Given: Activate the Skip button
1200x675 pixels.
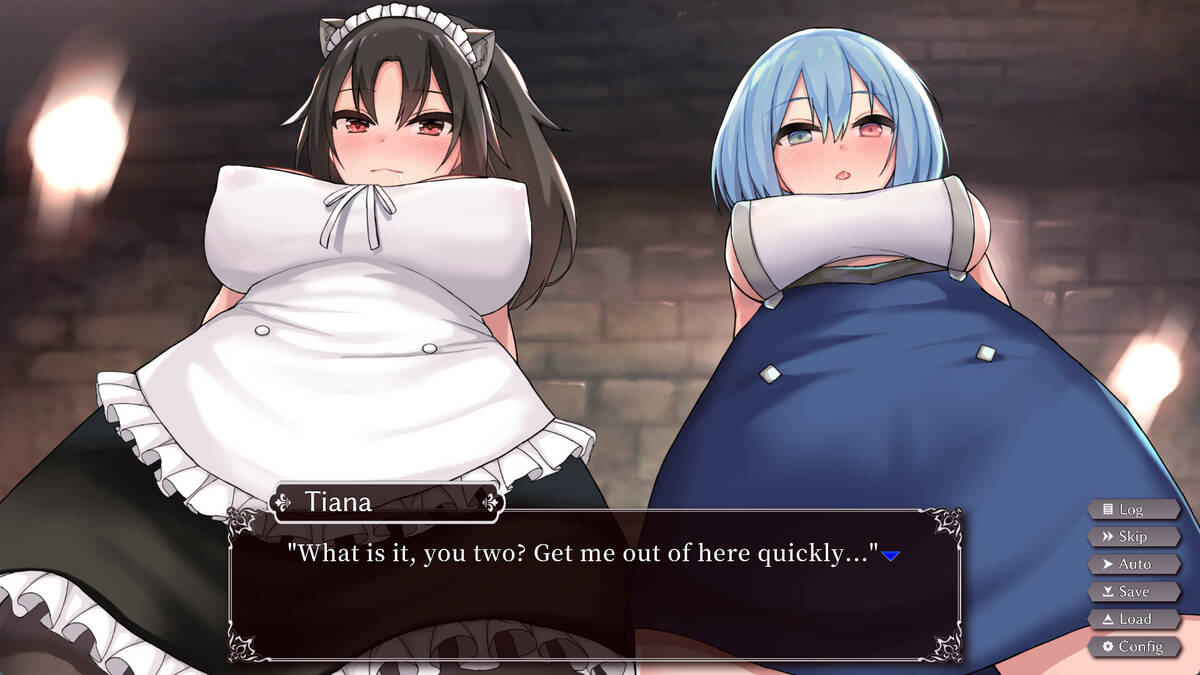Looking at the screenshot, I should coord(1134,537).
